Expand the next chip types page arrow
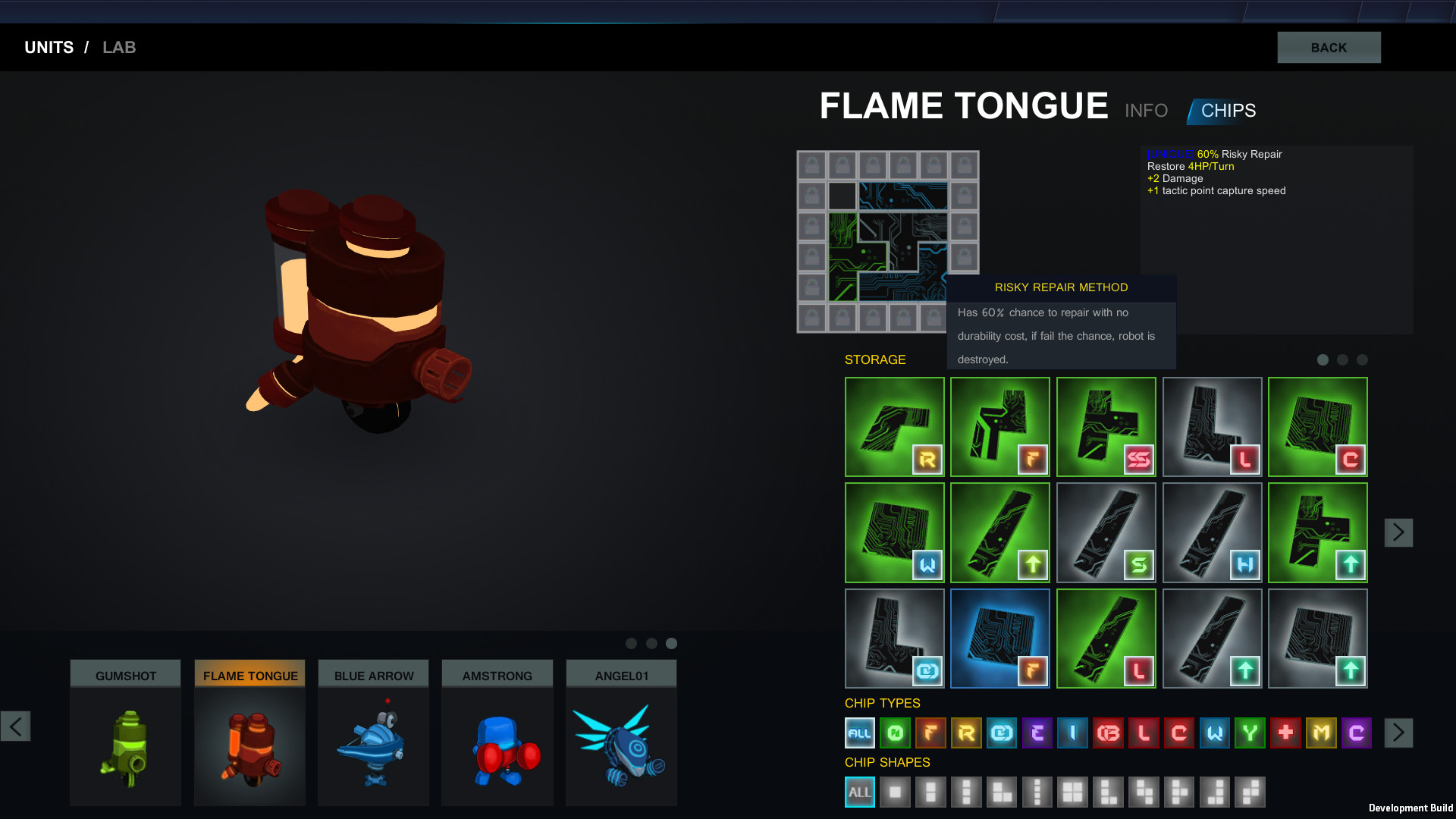The height and width of the screenshot is (819, 1456). coord(1399,732)
